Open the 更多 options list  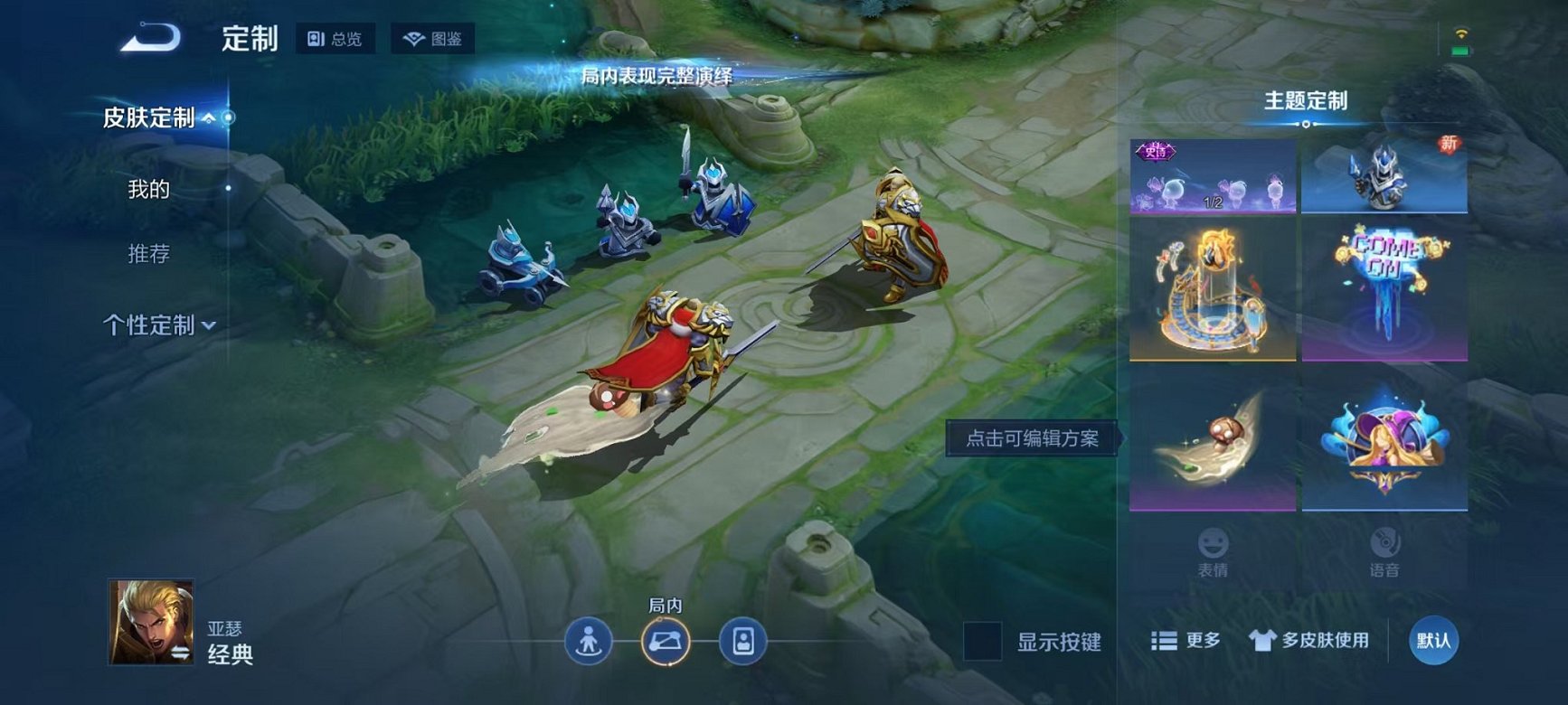1186,639
